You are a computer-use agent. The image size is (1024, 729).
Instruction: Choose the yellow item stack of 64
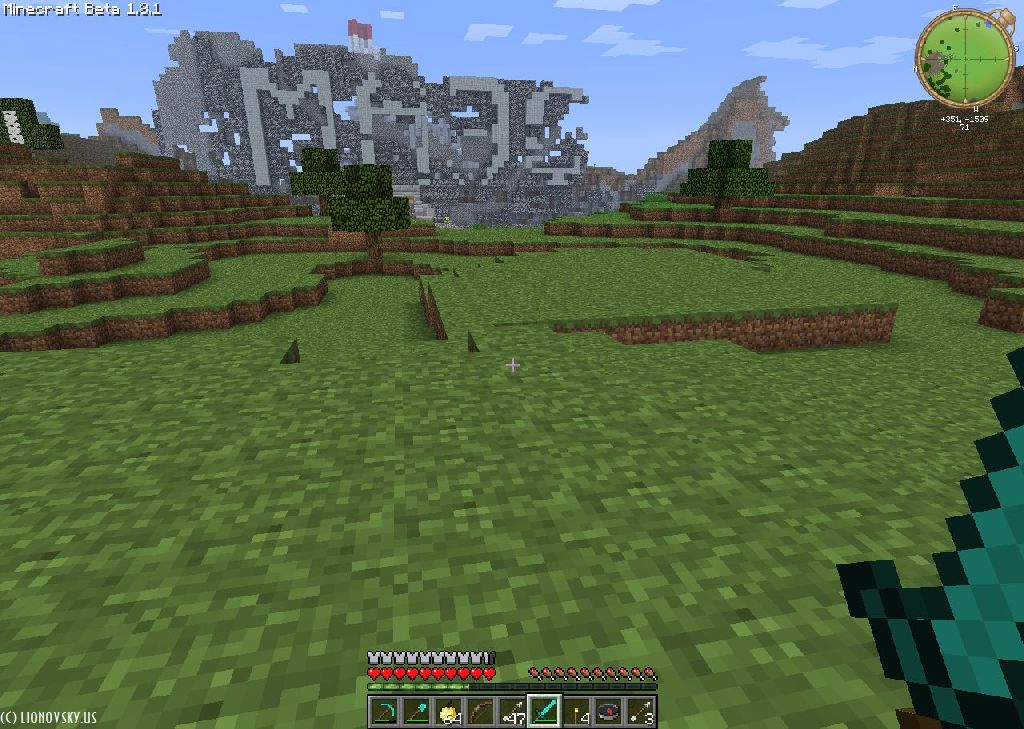[449, 712]
